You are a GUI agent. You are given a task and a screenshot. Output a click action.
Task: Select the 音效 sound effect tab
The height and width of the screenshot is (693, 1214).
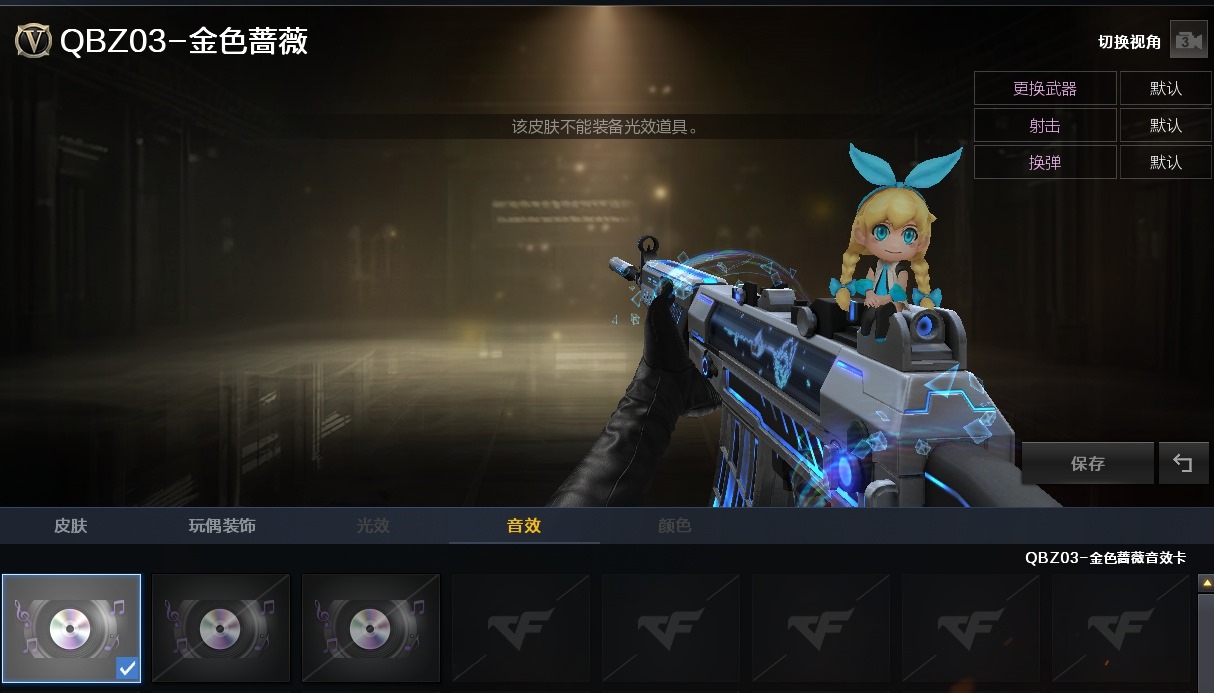coord(524,526)
